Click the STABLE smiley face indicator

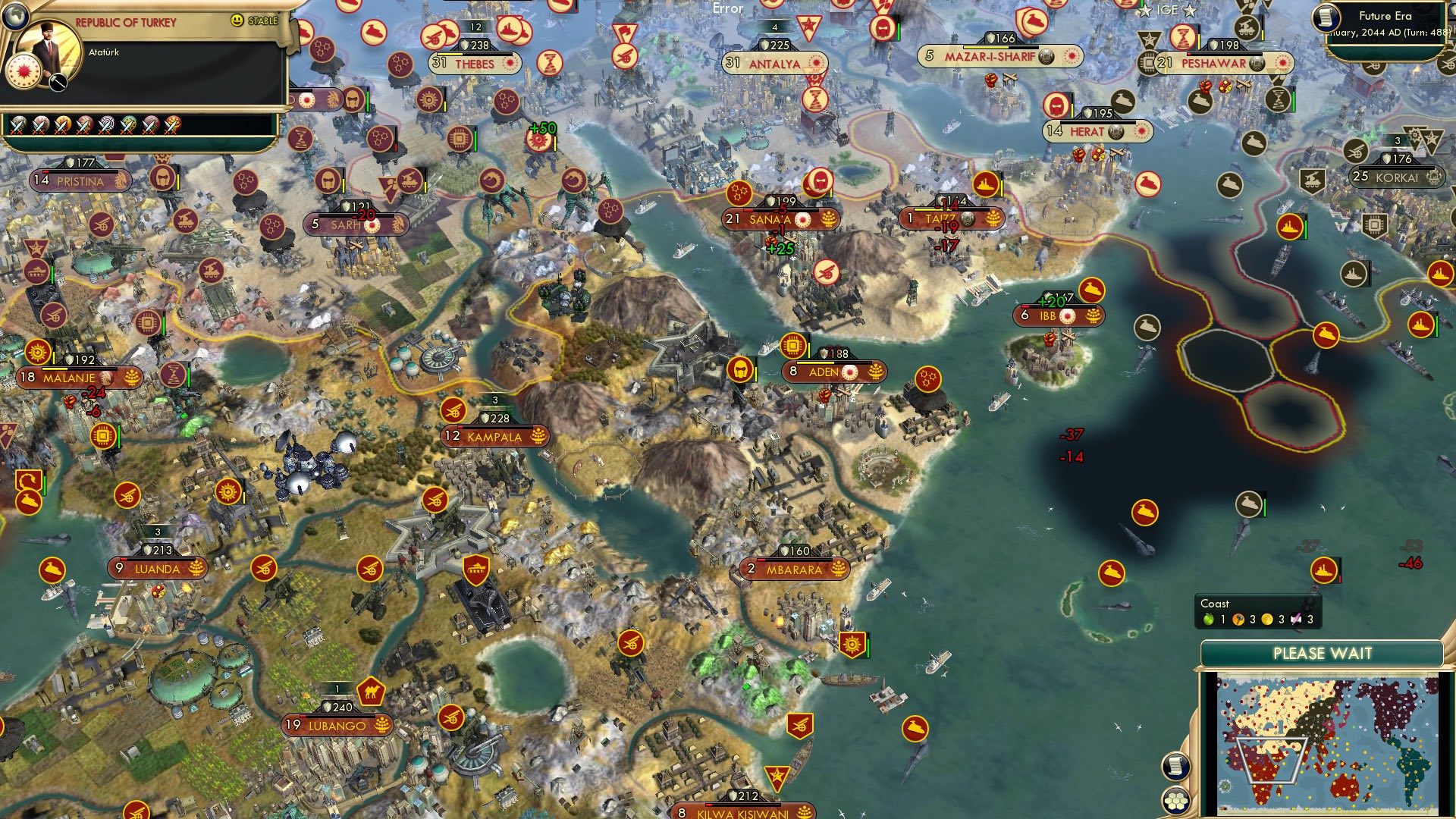237,21
